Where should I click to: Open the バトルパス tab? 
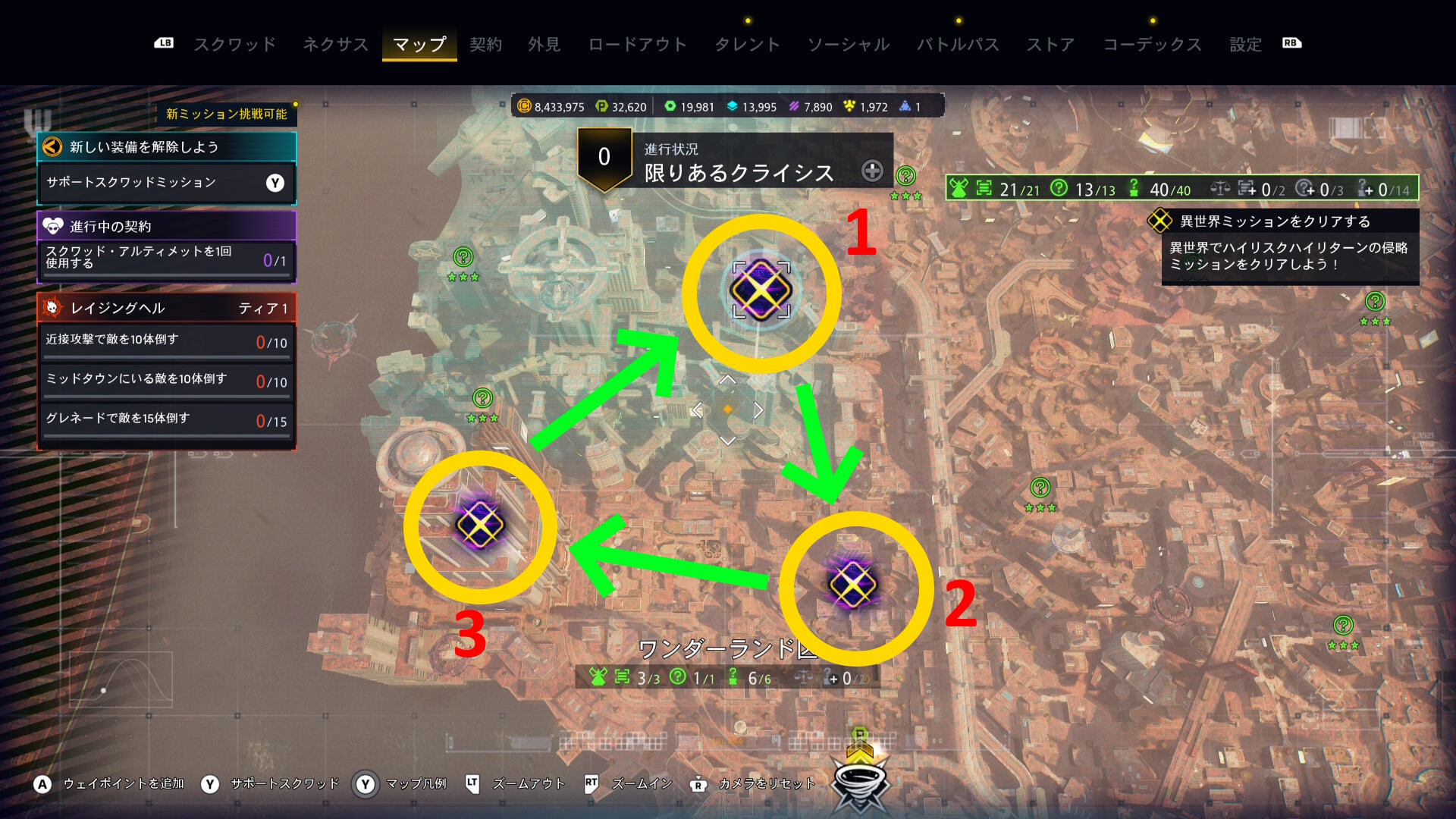(958, 44)
